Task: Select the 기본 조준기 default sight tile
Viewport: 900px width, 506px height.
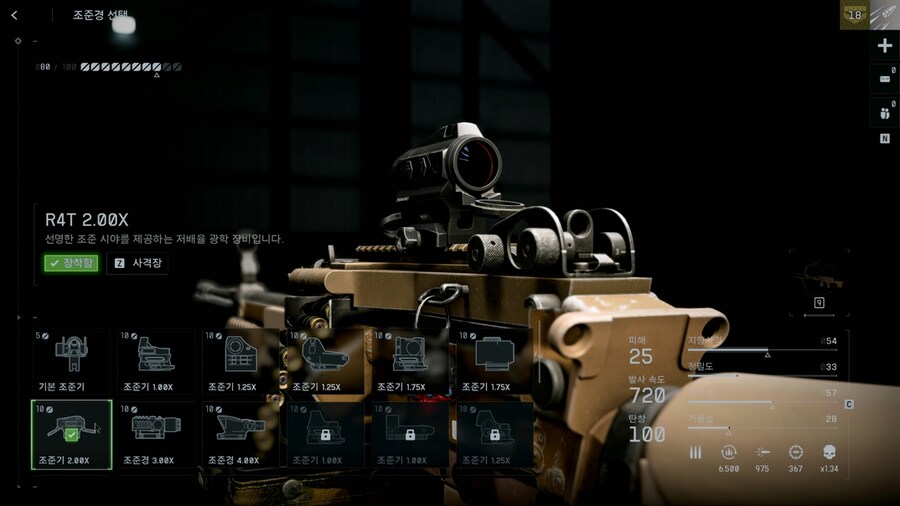Action: click(71, 362)
